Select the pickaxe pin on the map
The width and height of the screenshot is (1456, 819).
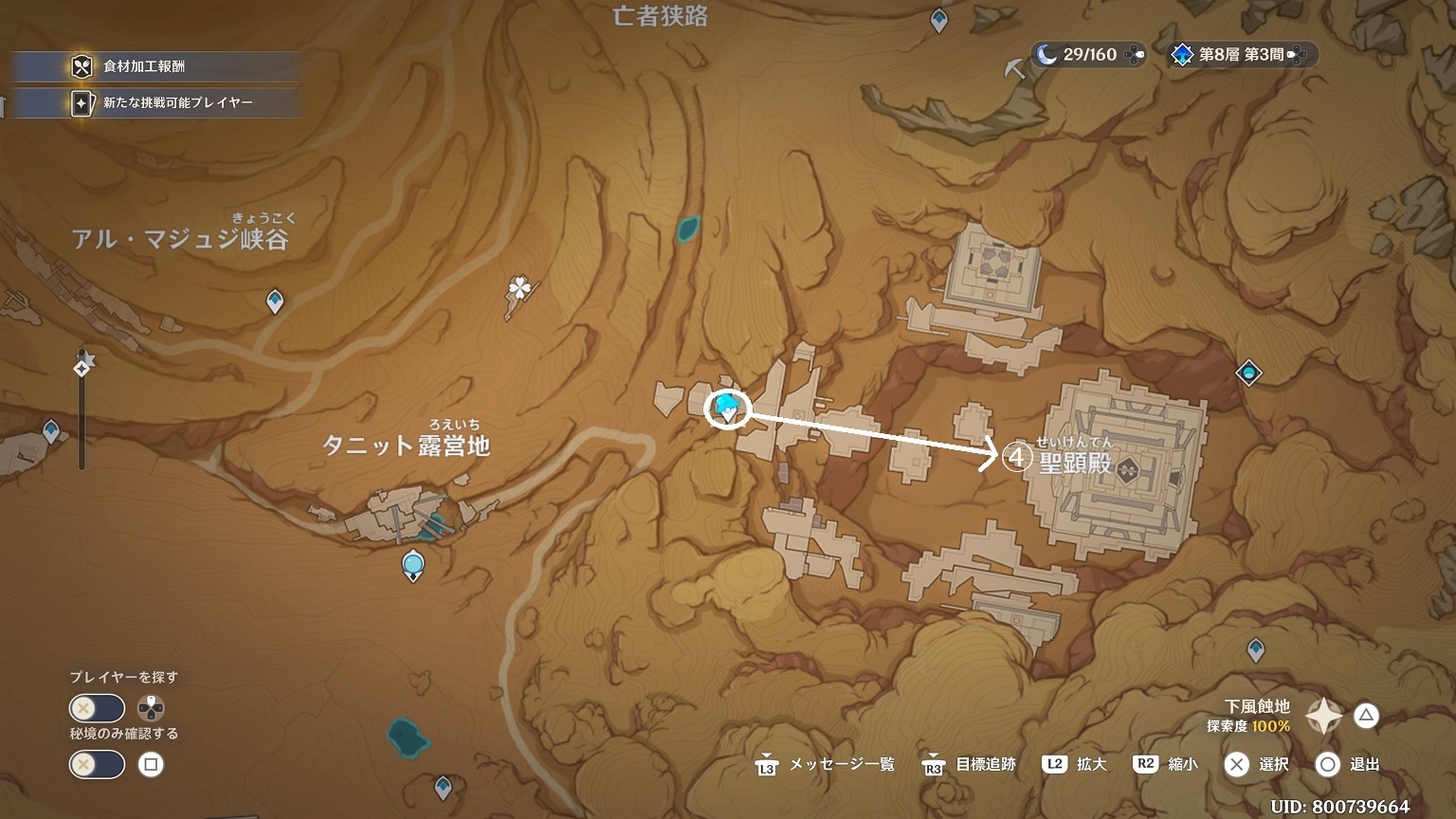(1015, 68)
